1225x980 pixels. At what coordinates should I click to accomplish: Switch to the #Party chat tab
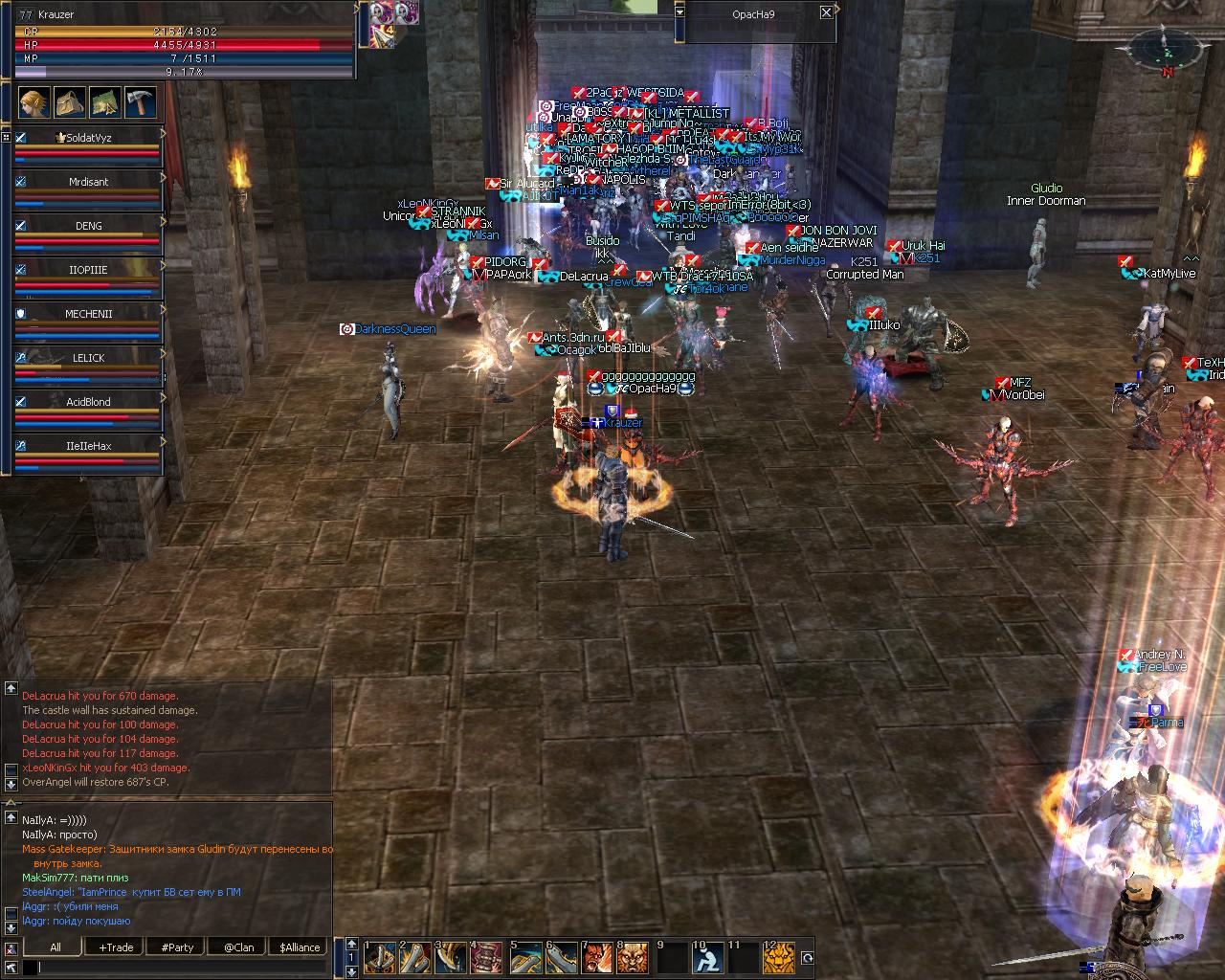[177, 947]
